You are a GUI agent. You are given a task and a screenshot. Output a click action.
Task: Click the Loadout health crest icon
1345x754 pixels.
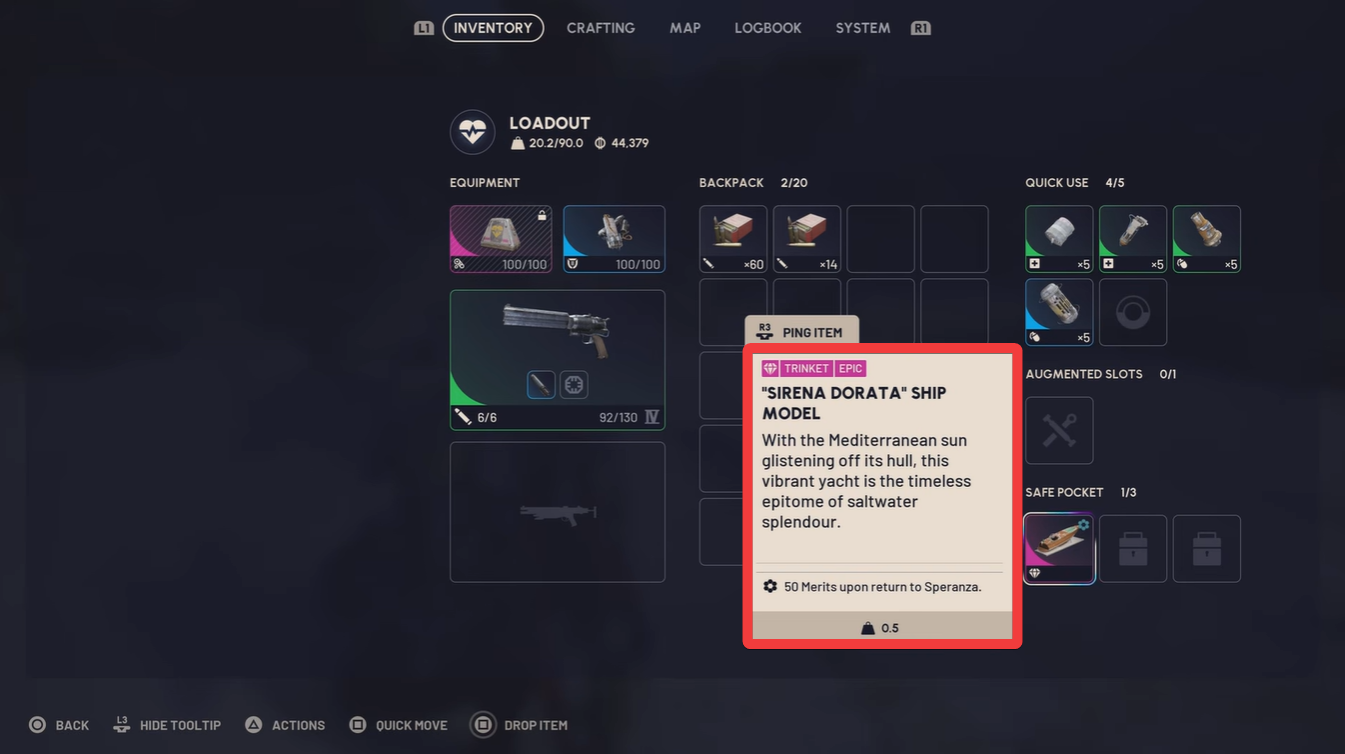(x=471, y=132)
